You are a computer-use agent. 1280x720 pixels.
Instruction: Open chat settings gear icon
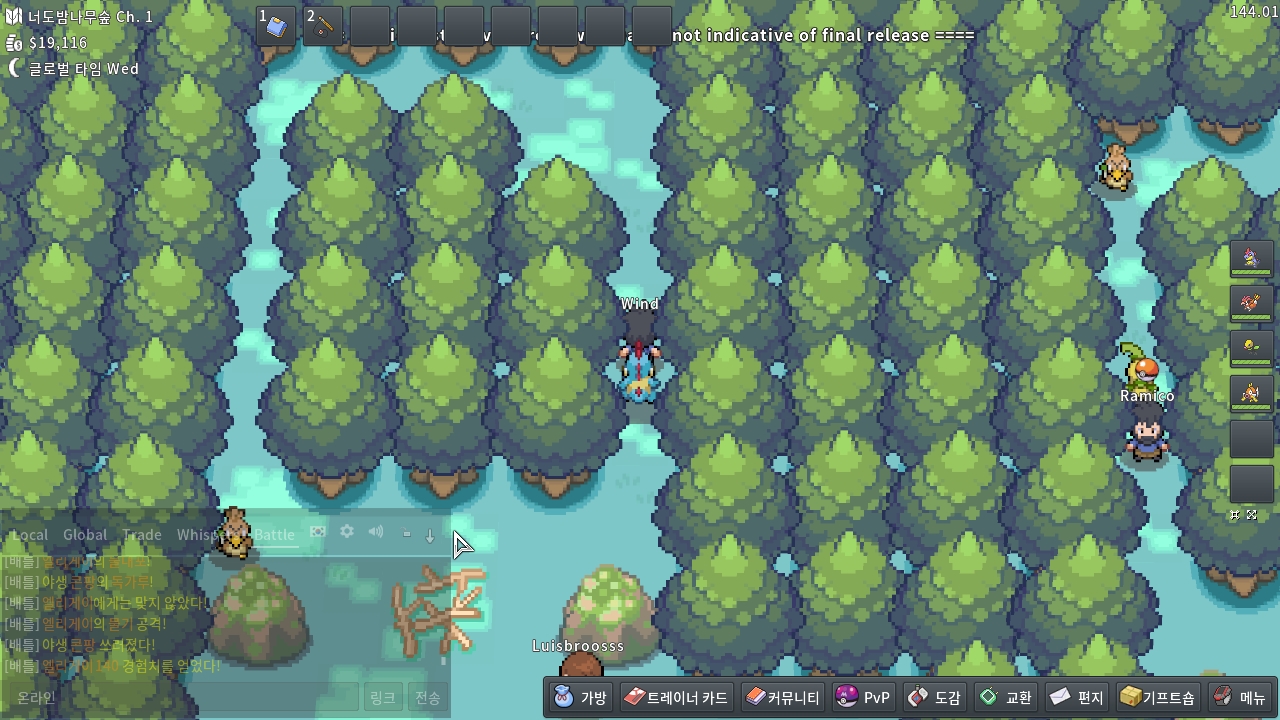point(347,532)
